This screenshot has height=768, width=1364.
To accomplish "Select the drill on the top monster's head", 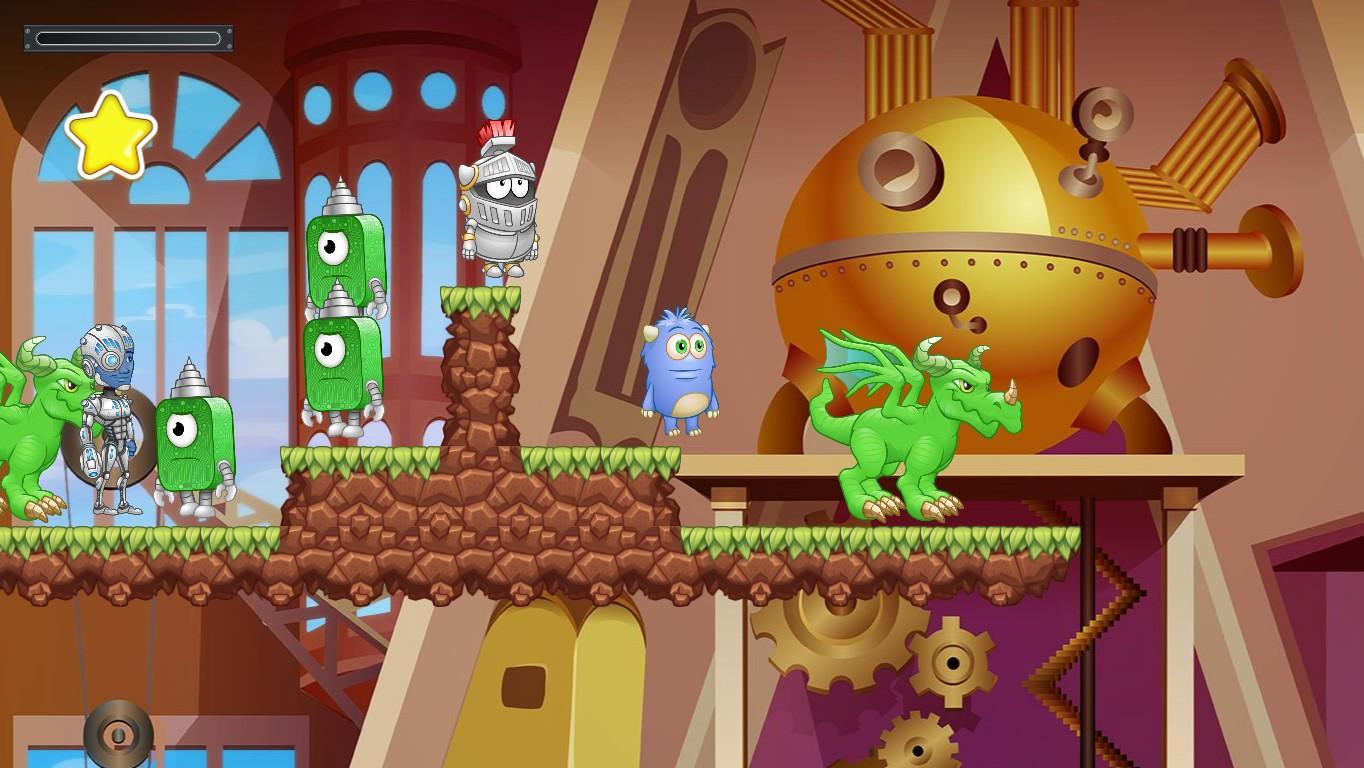I will click(340, 195).
